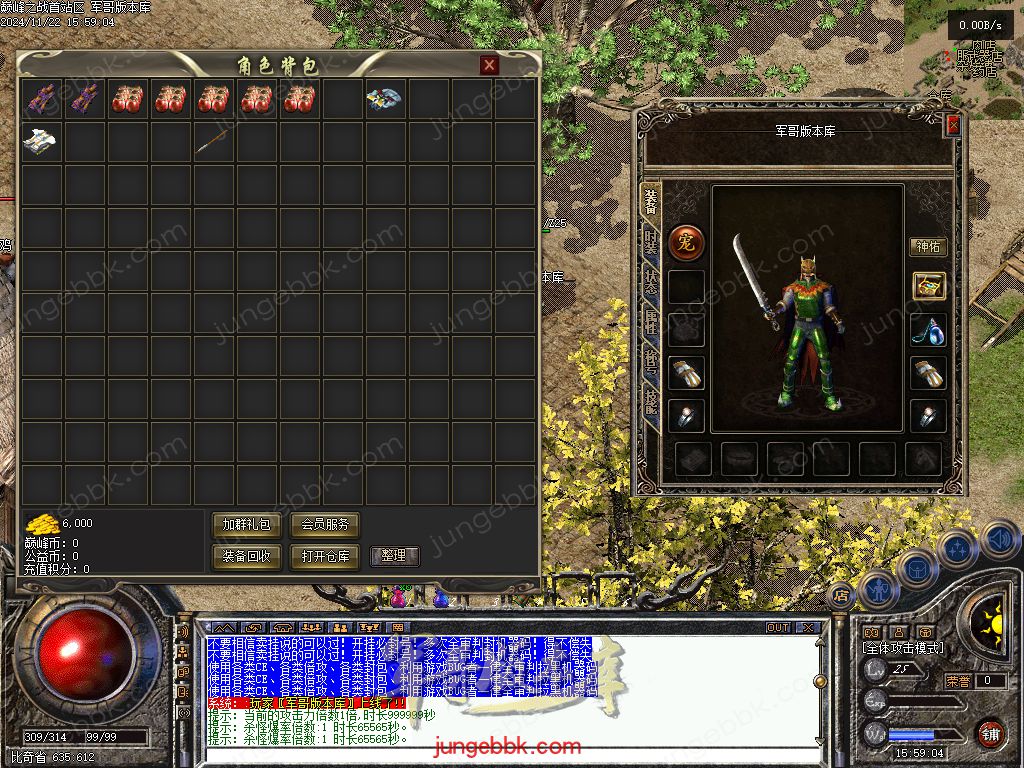Sort the bag with 整理

coord(394,556)
